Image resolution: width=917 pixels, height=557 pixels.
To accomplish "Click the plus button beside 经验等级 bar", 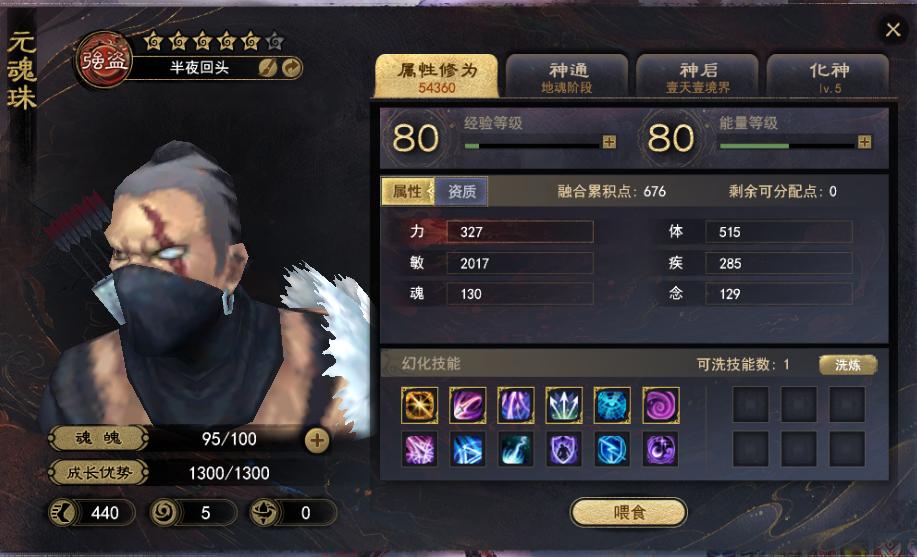I will pyautogui.click(x=609, y=142).
